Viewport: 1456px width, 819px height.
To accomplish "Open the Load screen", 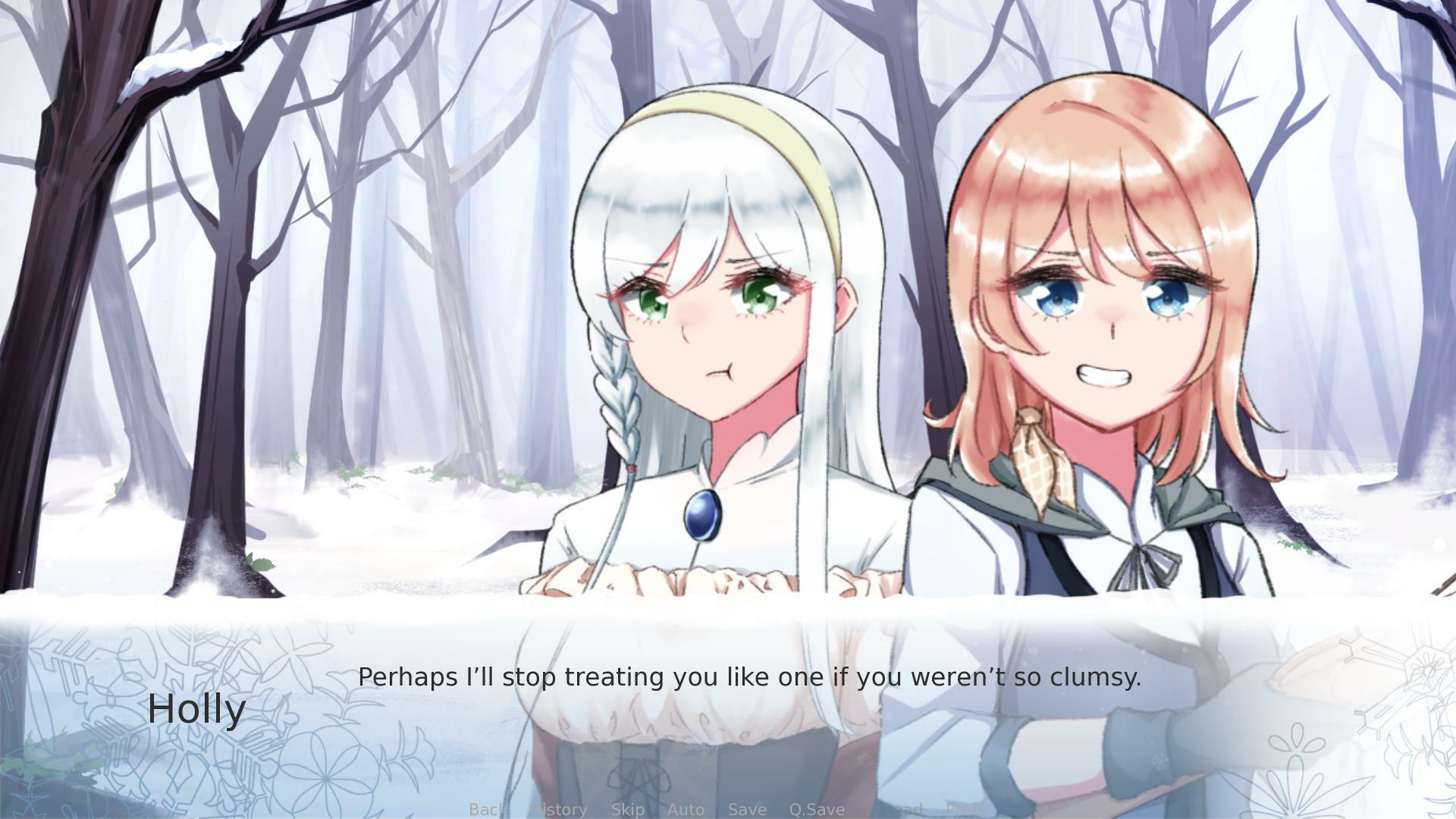I will 901,810.
